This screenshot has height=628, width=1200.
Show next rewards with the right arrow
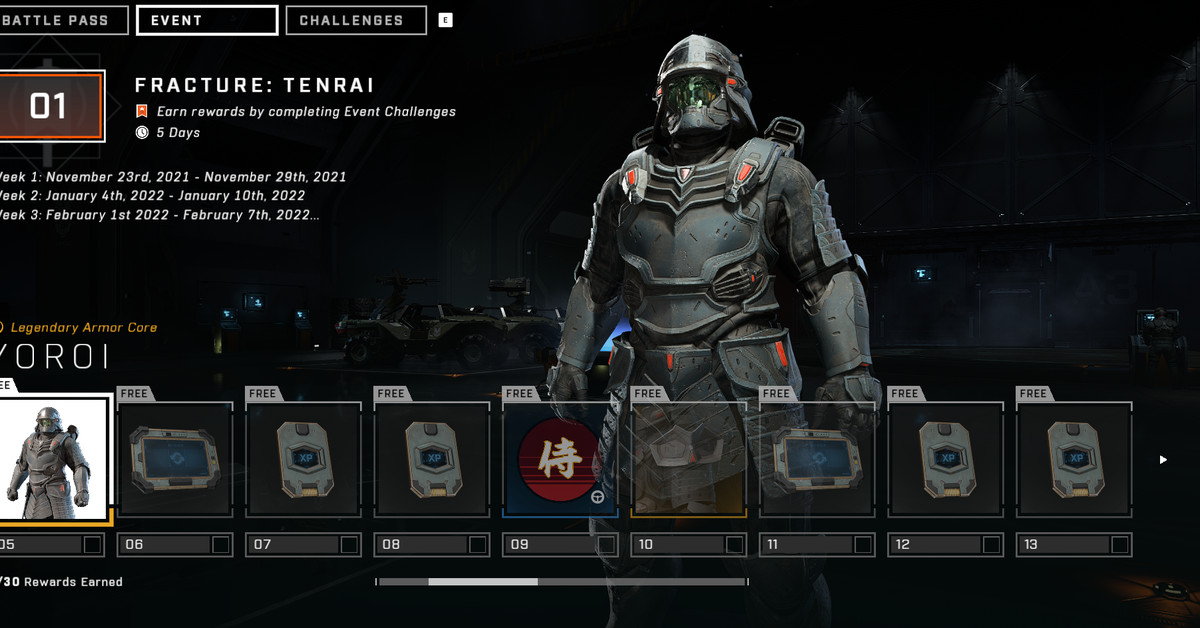click(x=1163, y=460)
